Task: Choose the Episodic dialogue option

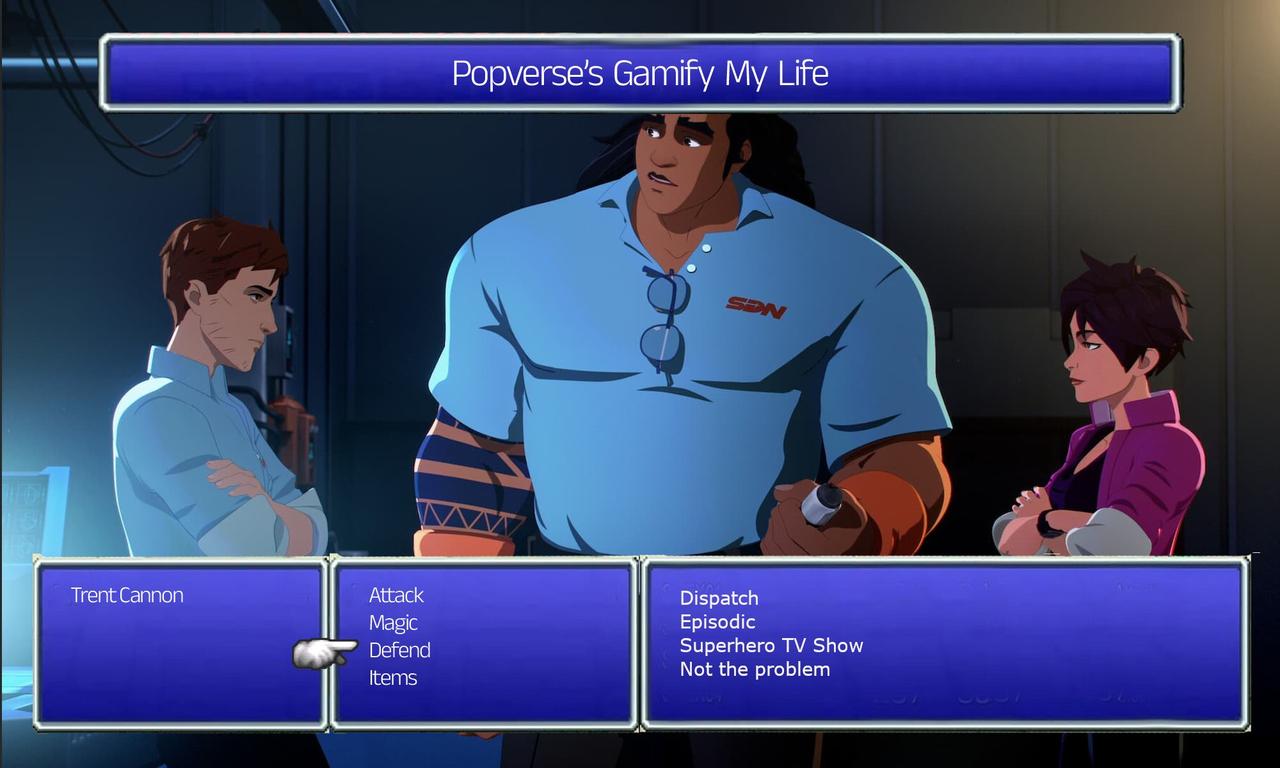Action: point(716,621)
